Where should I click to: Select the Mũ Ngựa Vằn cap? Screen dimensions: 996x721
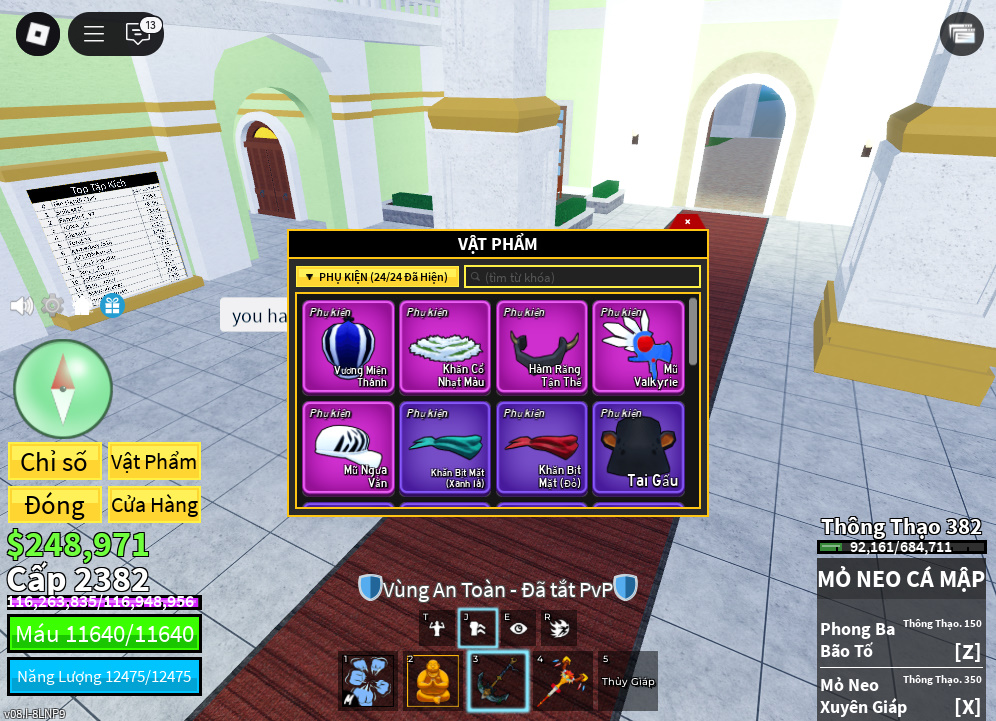coord(347,447)
